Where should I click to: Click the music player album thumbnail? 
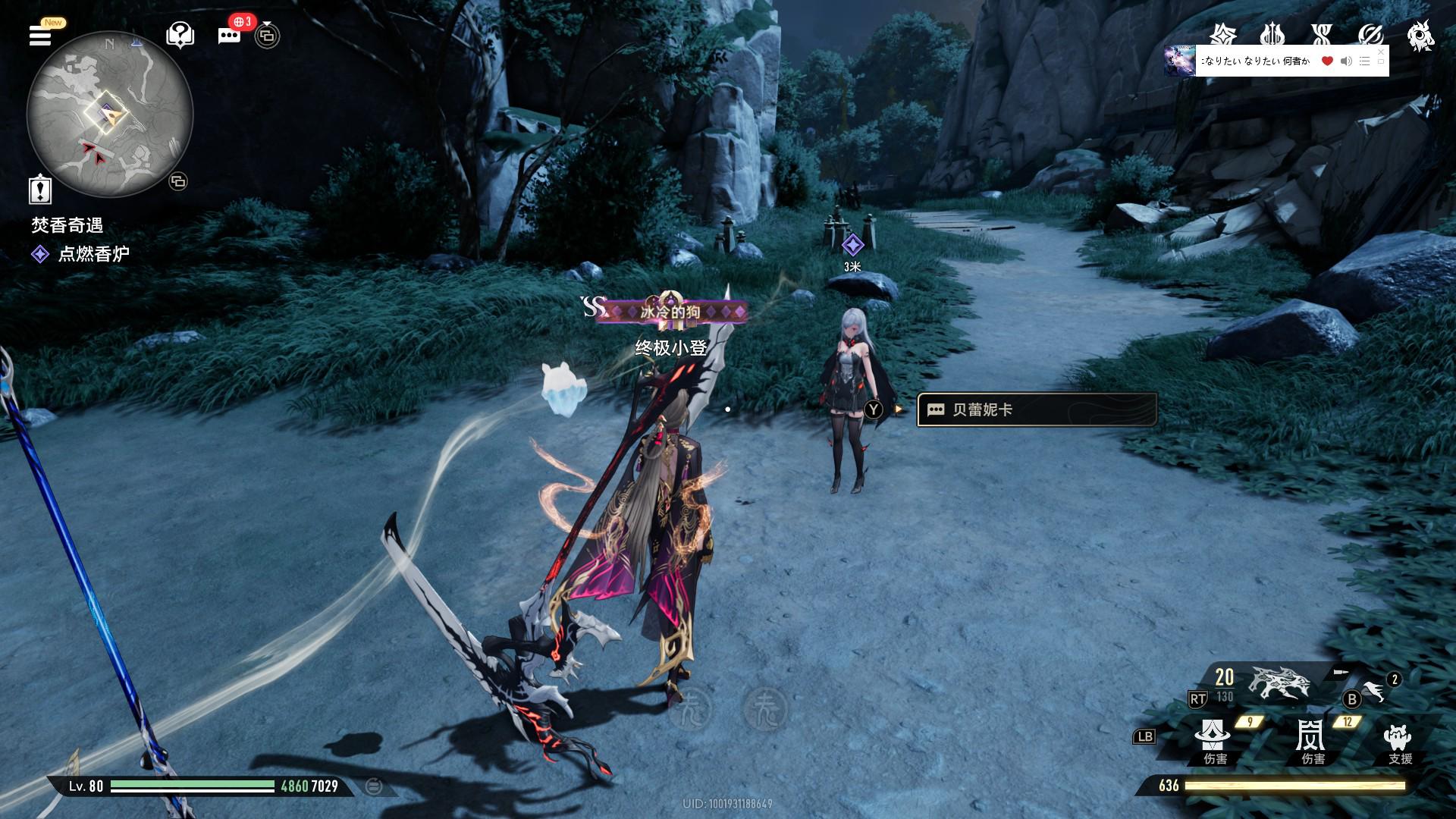pyautogui.click(x=1179, y=61)
